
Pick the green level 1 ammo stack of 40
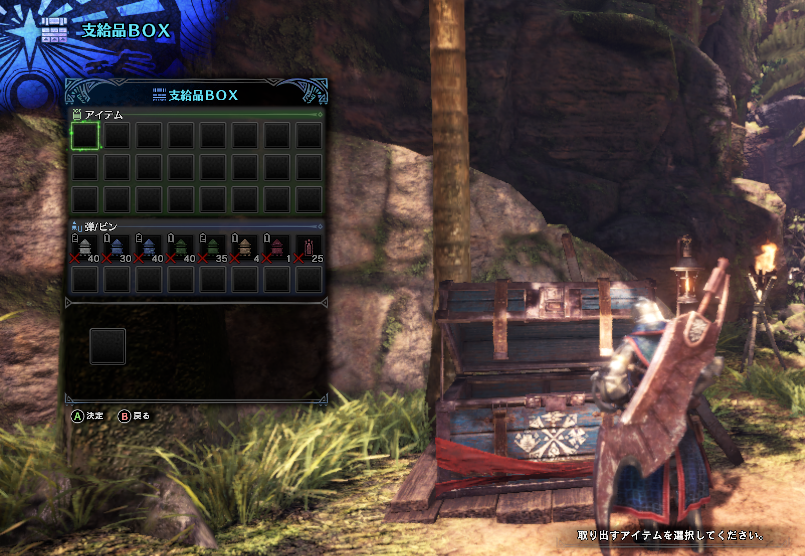[x=181, y=249]
